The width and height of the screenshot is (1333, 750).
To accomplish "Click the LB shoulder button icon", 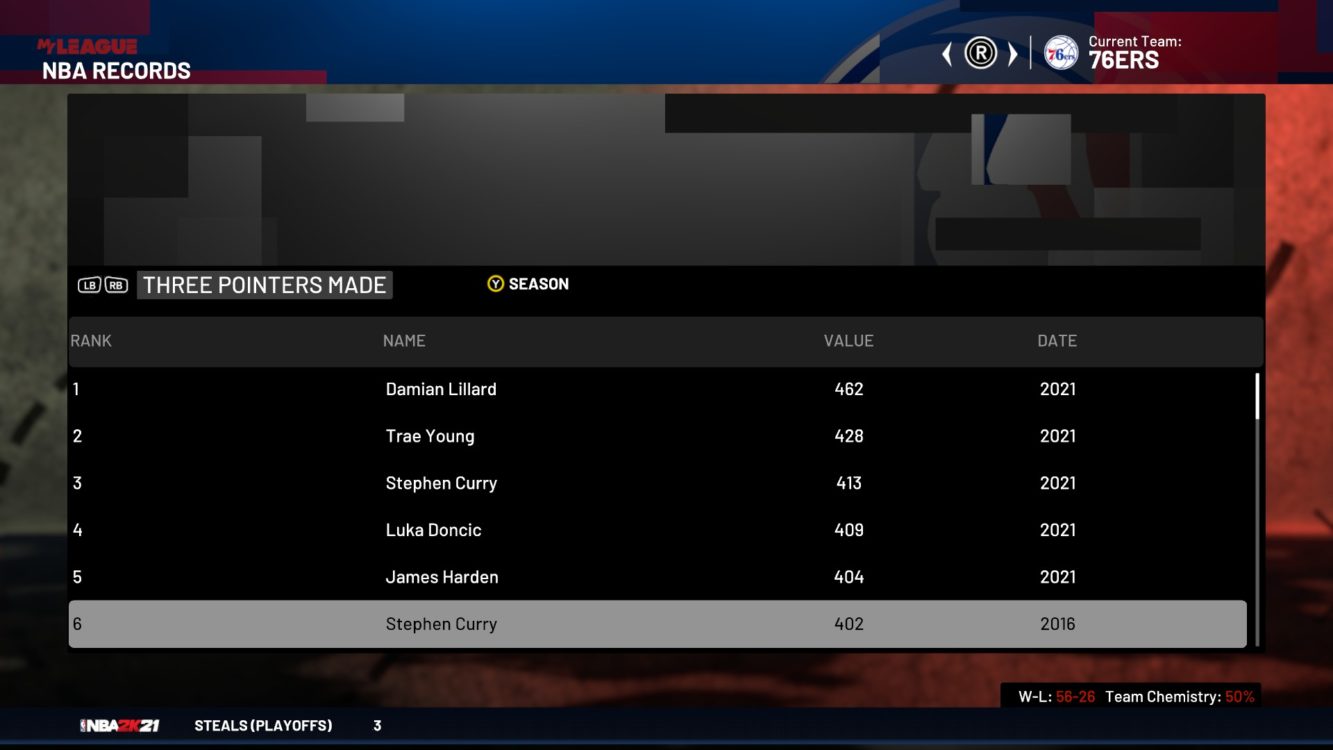I will (x=91, y=284).
